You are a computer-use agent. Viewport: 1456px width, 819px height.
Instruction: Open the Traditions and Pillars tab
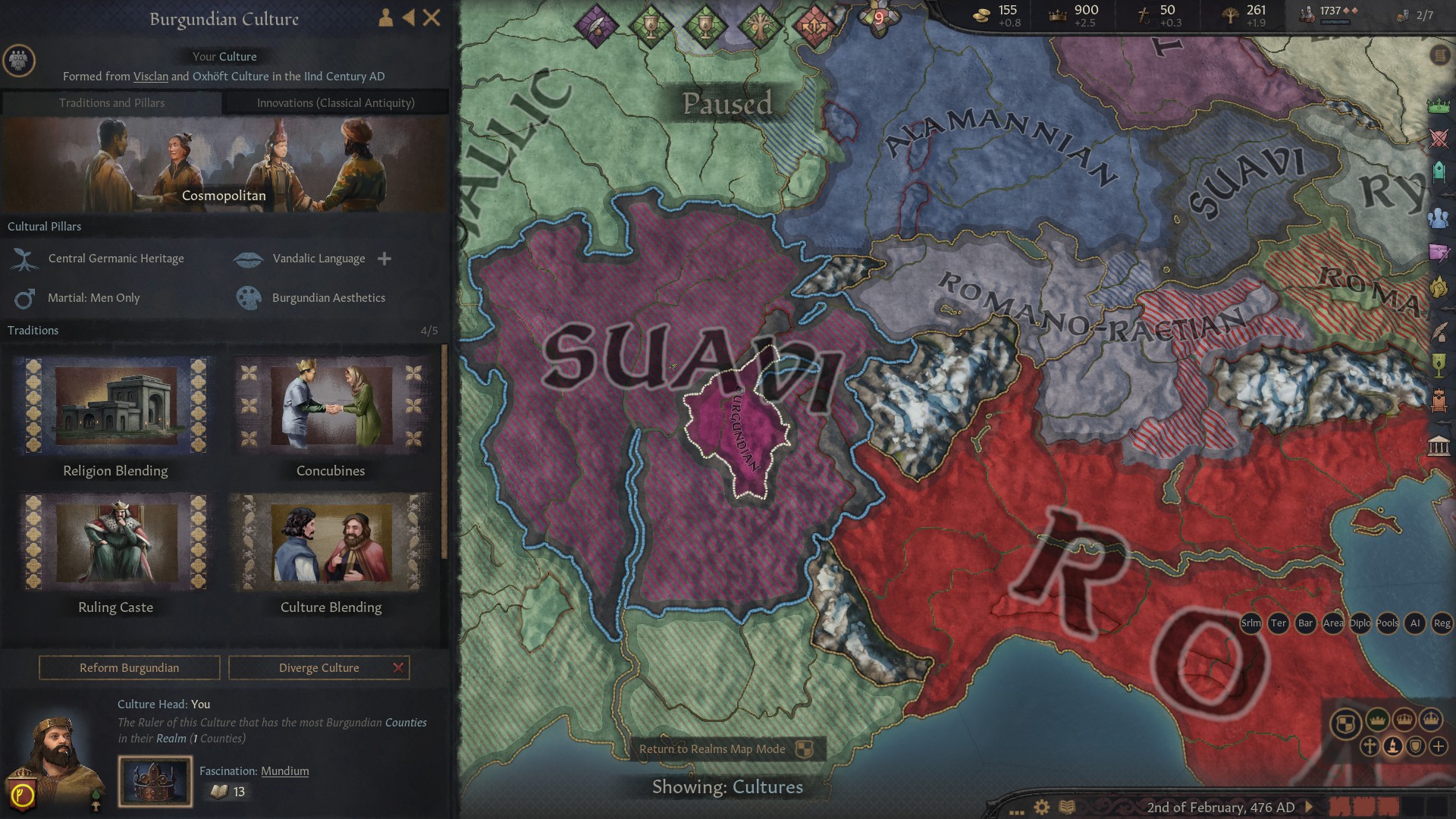[x=112, y=103]
